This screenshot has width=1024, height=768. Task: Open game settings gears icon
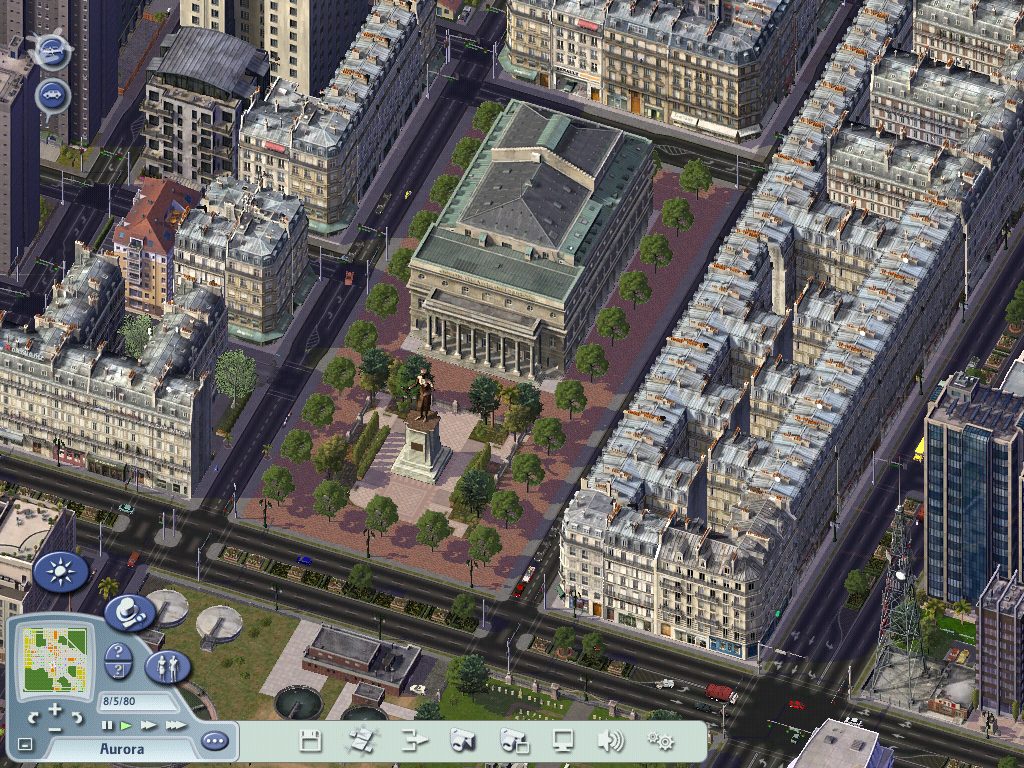point(660,741)
